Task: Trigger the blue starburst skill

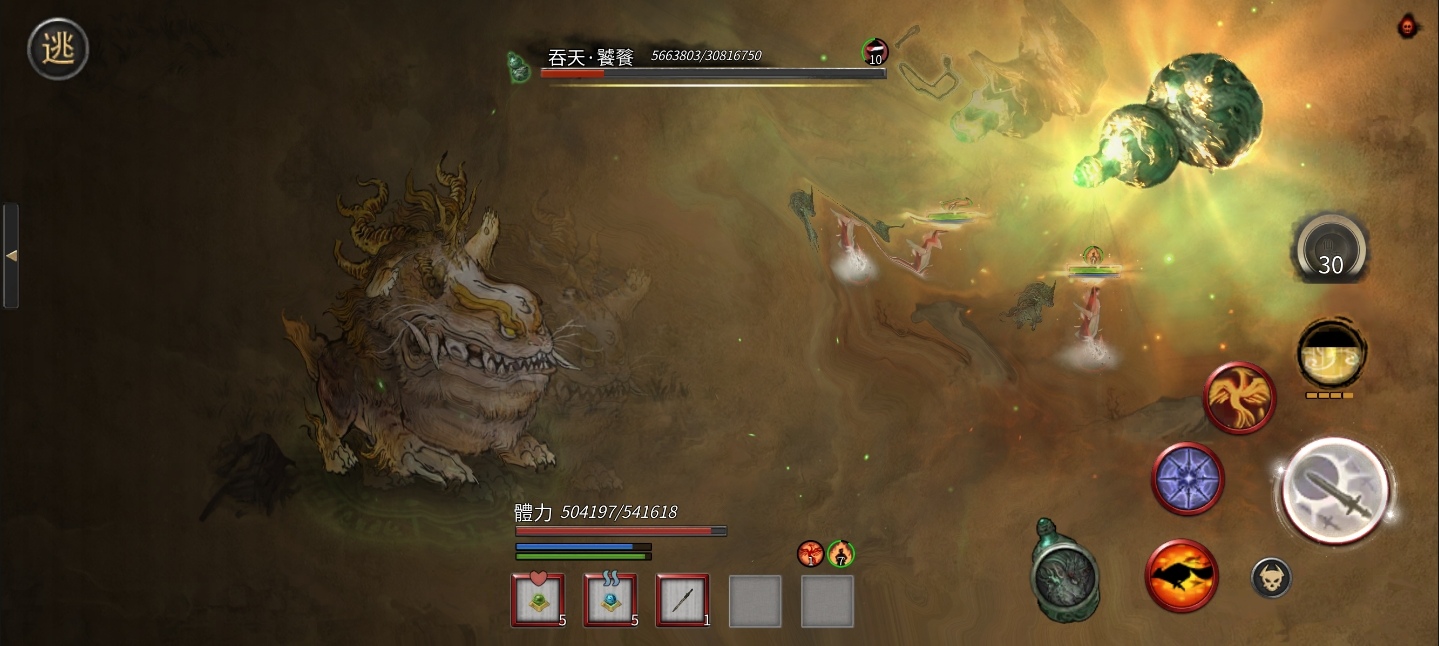Action: click(1188, 478)
